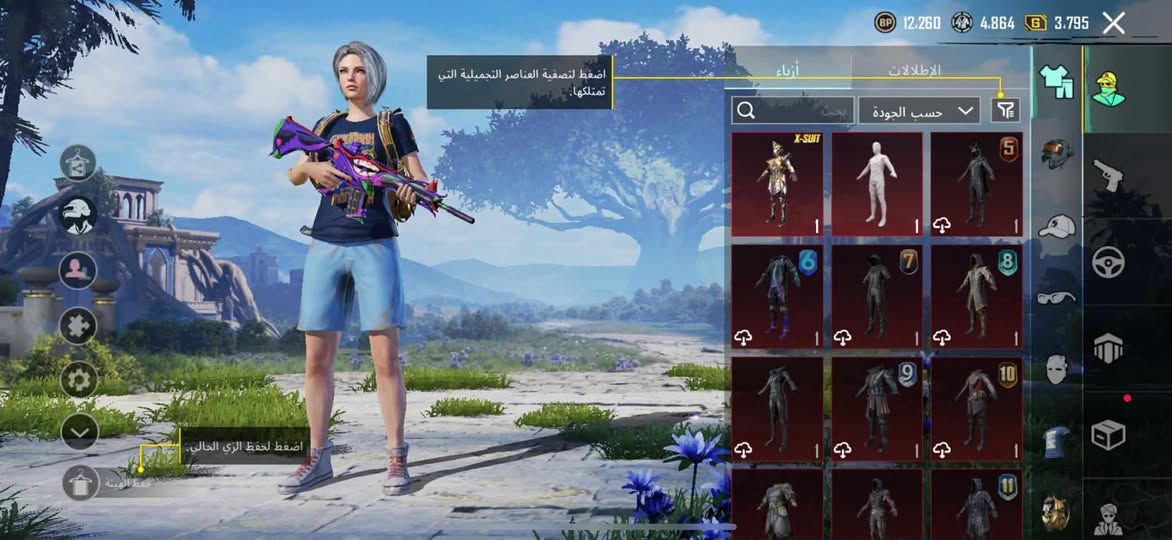This screenshot has height=540, width=1172.
Task: Switch to the pistol weapons section
Action: tap(1108, 175)
